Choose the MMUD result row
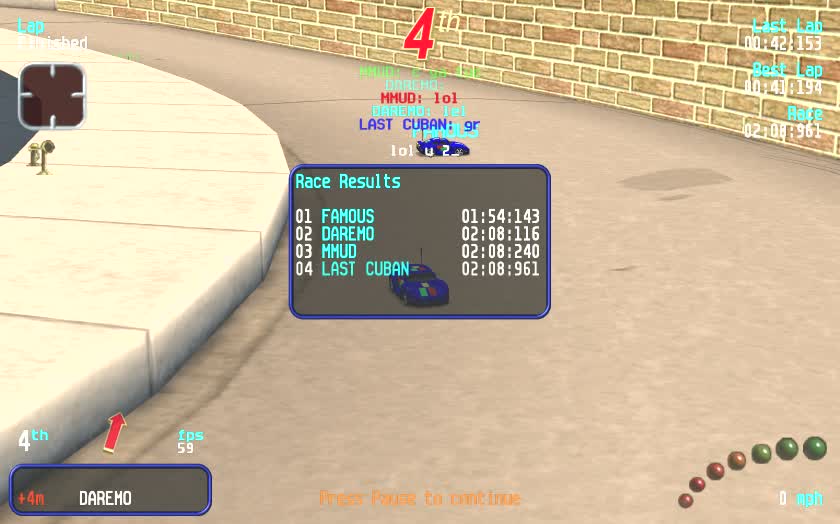840x524 pixels. [417, 252]
